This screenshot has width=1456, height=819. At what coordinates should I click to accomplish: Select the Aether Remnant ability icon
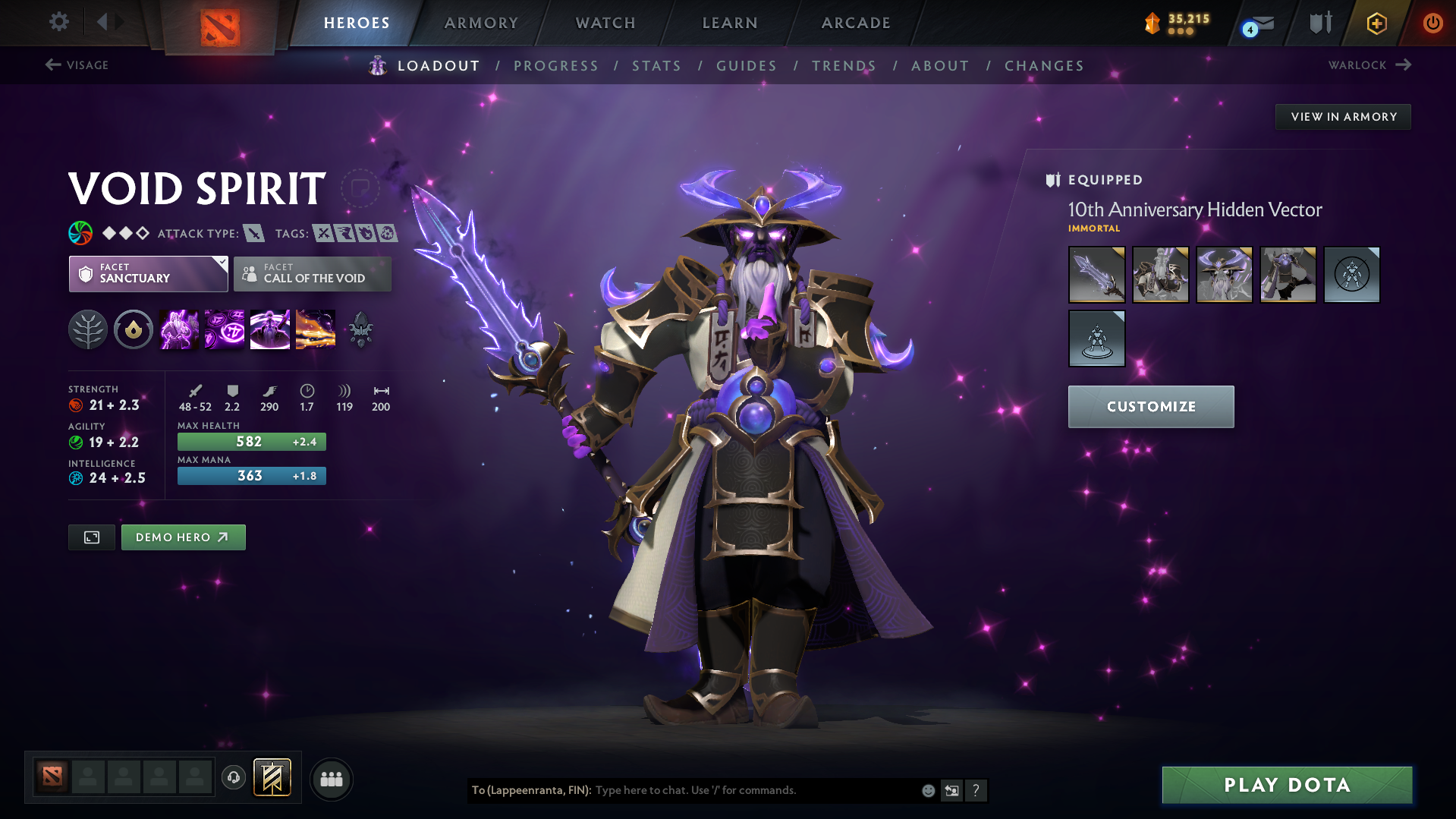[x=178, y=329]
